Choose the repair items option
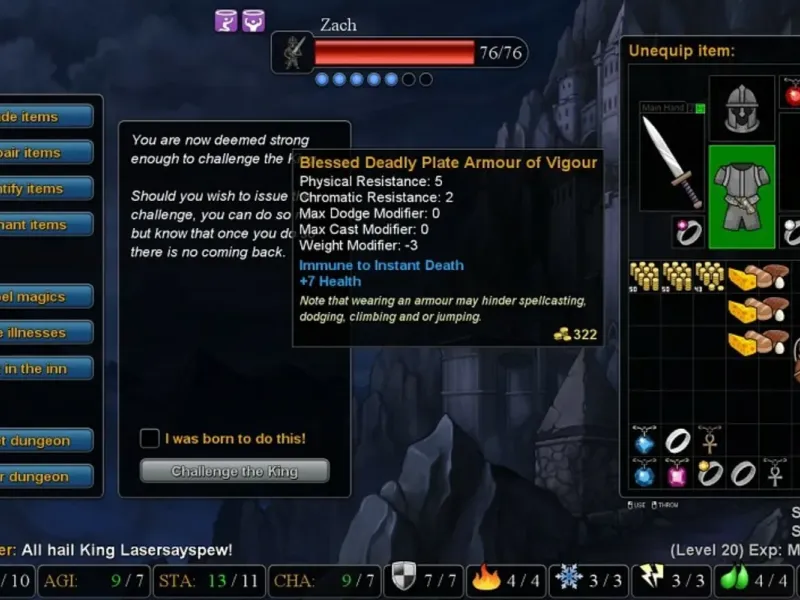800x600 pixels. point(45,153)
